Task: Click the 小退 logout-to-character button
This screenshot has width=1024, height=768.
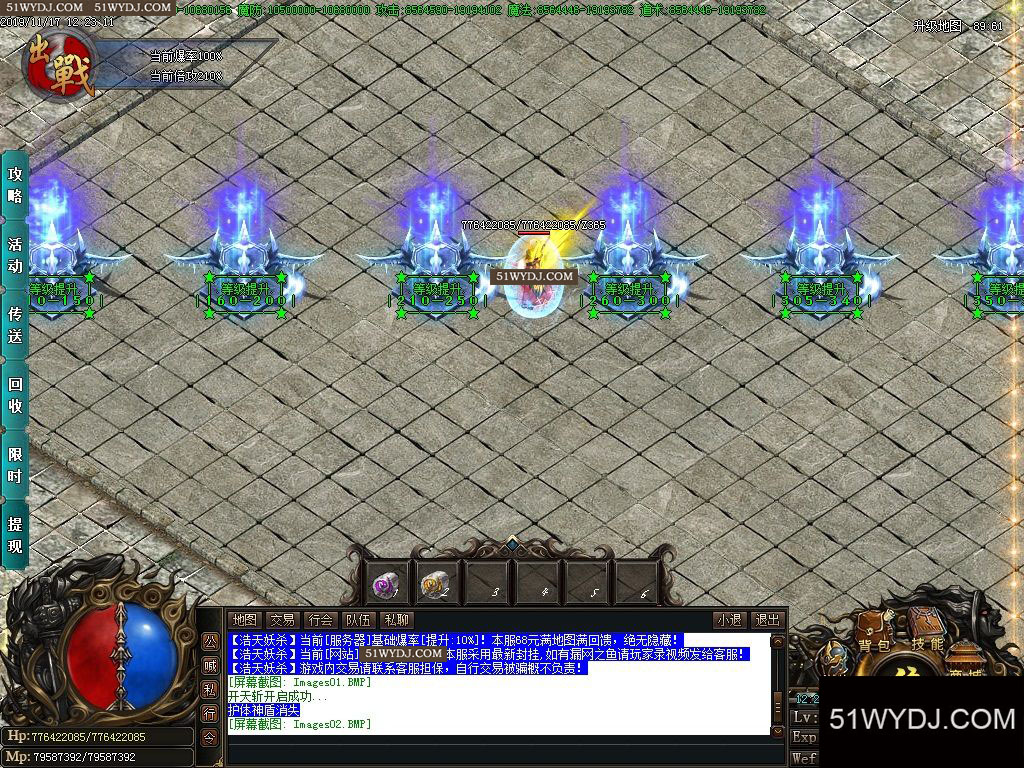Action: tap(729, 620)
